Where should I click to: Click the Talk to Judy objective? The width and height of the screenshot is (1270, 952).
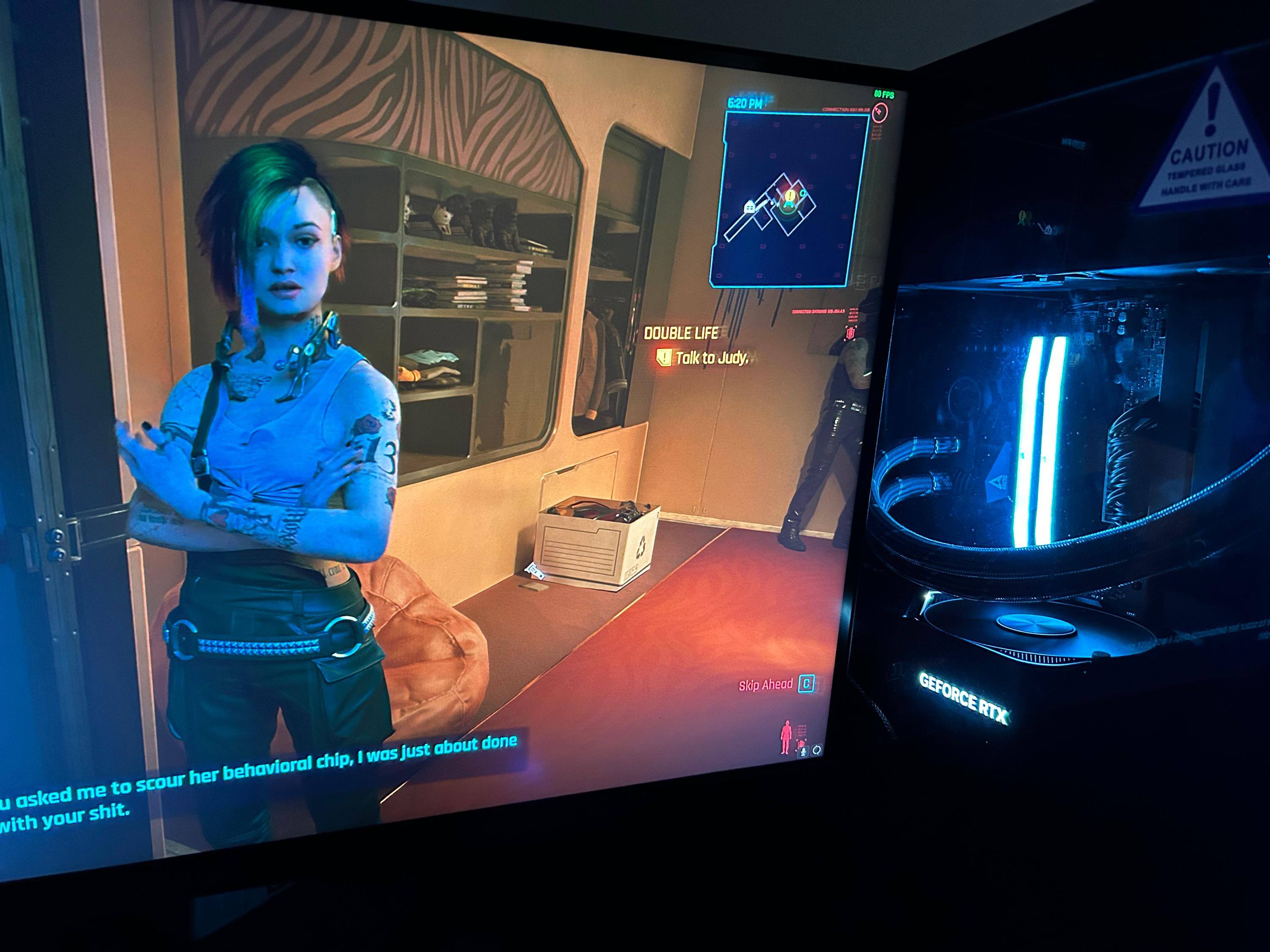click(x=711, y=359)
